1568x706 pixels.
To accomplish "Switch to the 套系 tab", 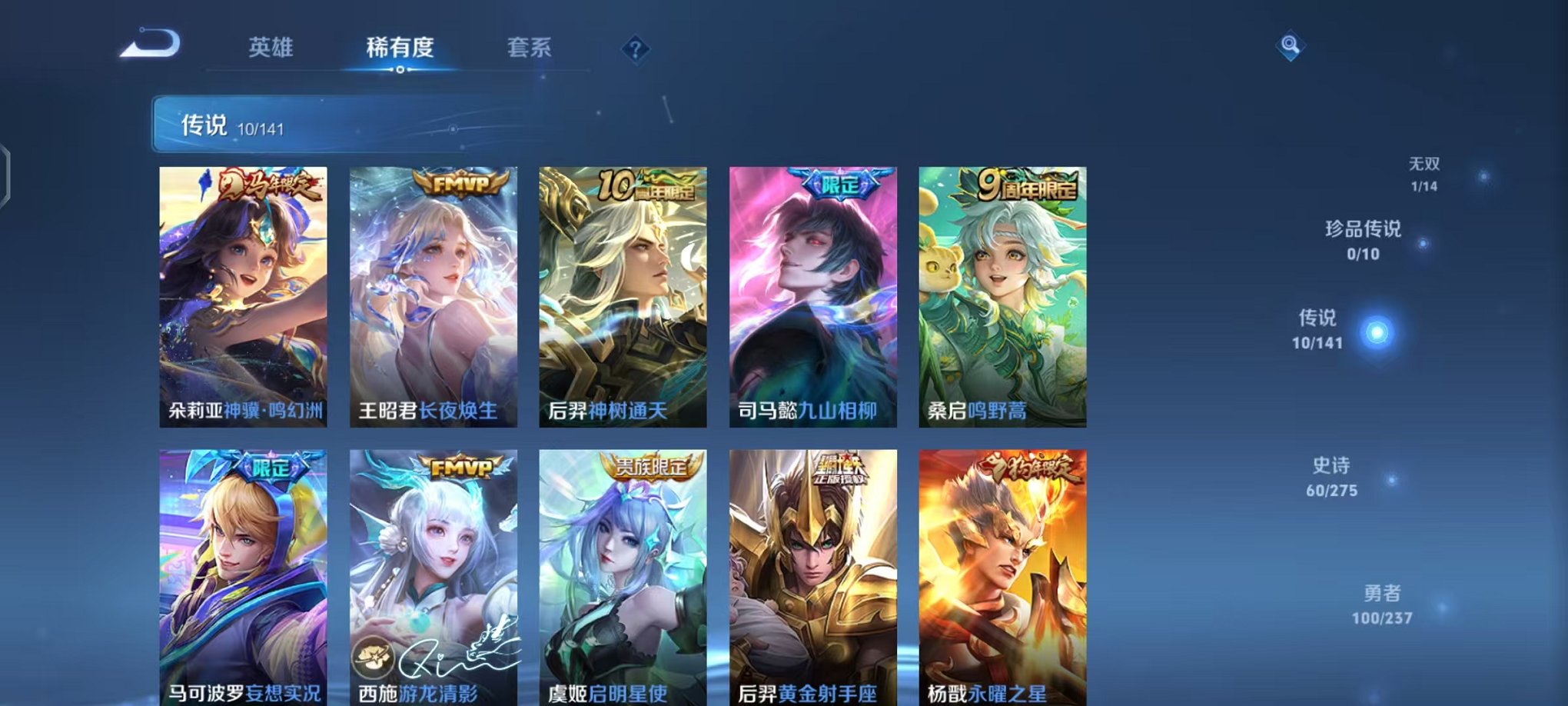I will click(x=530, y=48).
